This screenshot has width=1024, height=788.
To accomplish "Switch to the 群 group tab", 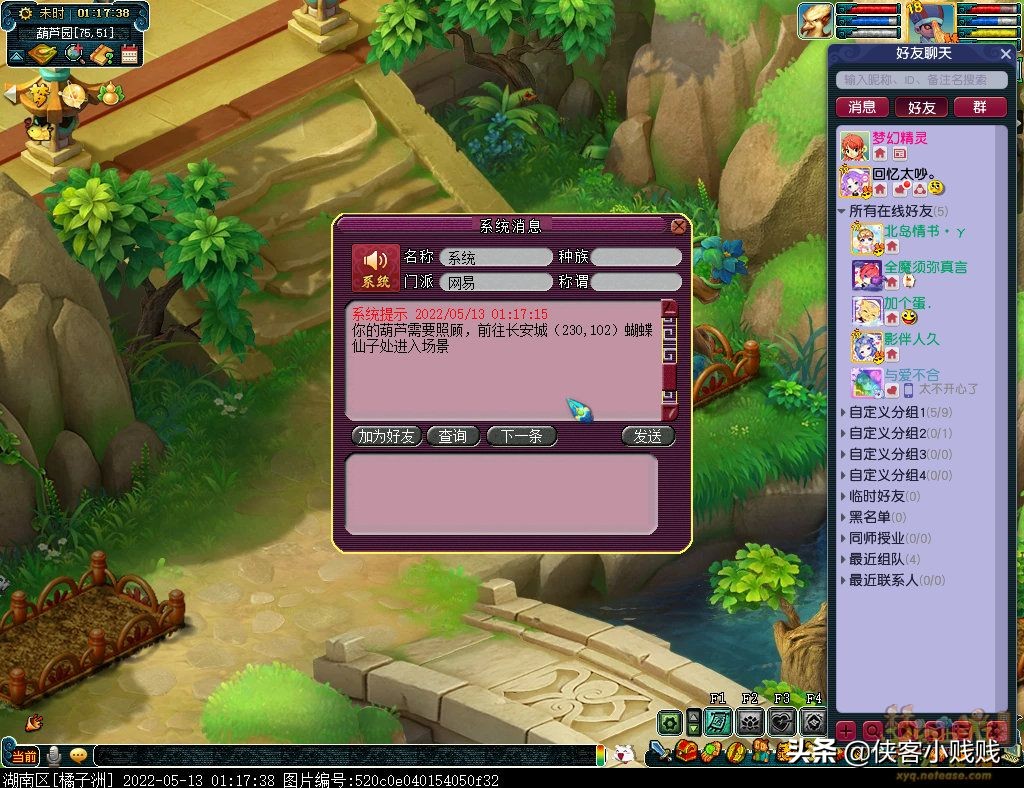I will tap(978, 107).
